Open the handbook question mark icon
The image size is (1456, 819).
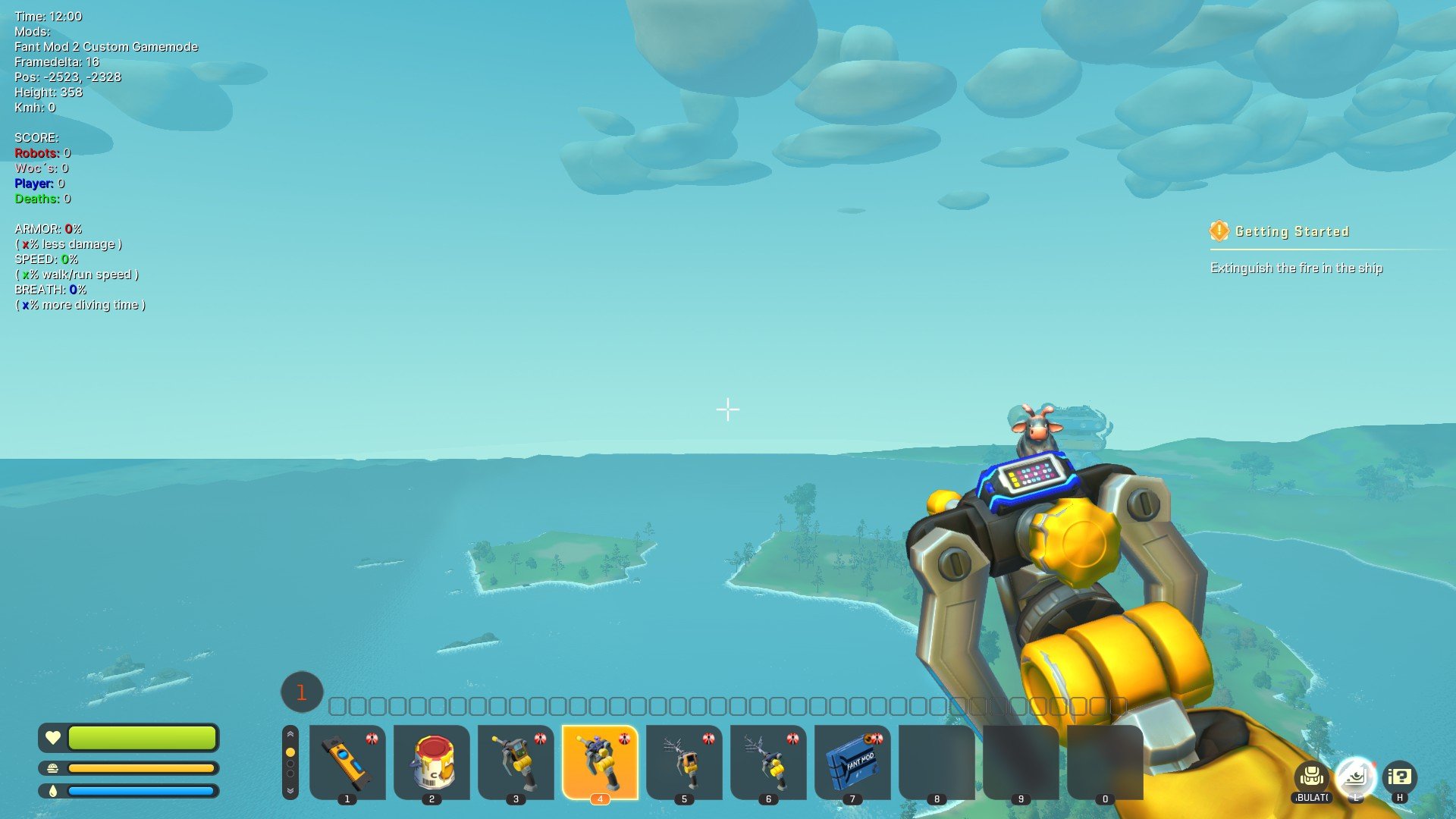point(1399,777)
